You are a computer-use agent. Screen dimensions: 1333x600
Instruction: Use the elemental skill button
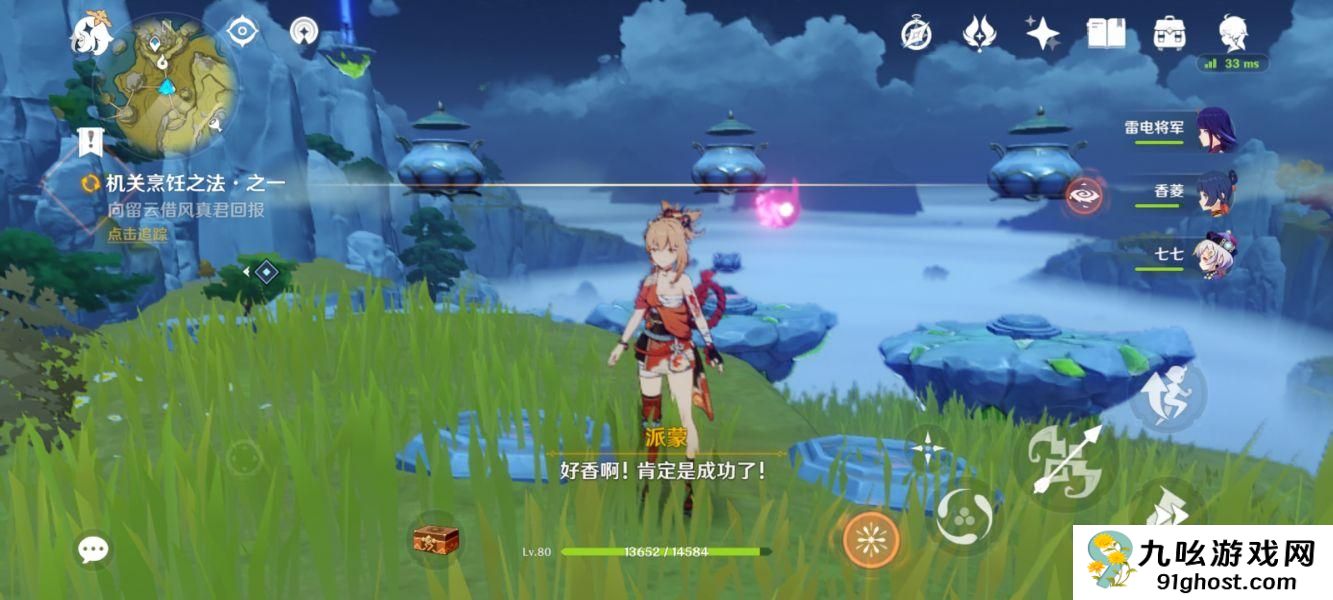(x=965, y=517)
